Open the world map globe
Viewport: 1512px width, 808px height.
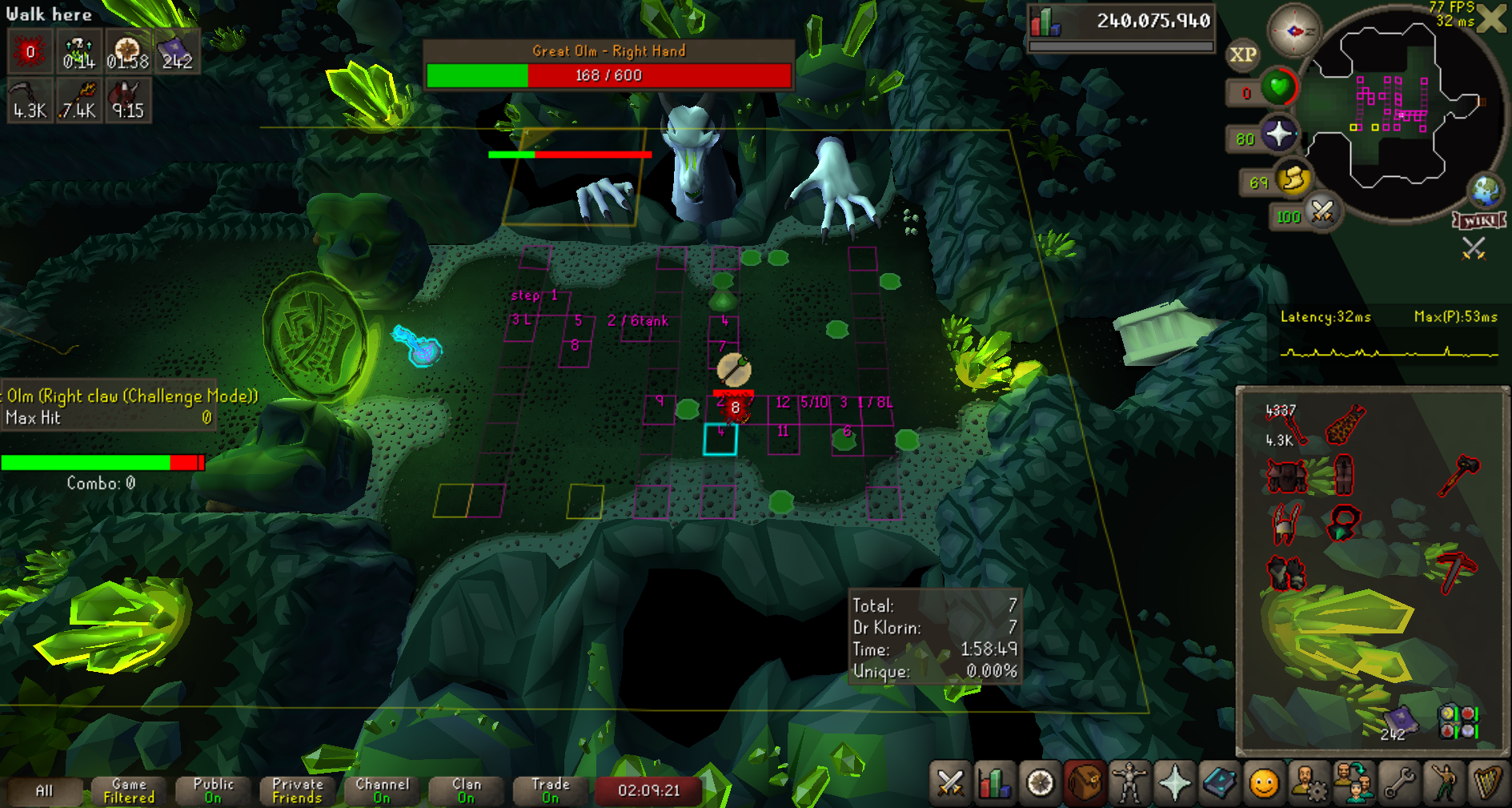click(1486, 191)
